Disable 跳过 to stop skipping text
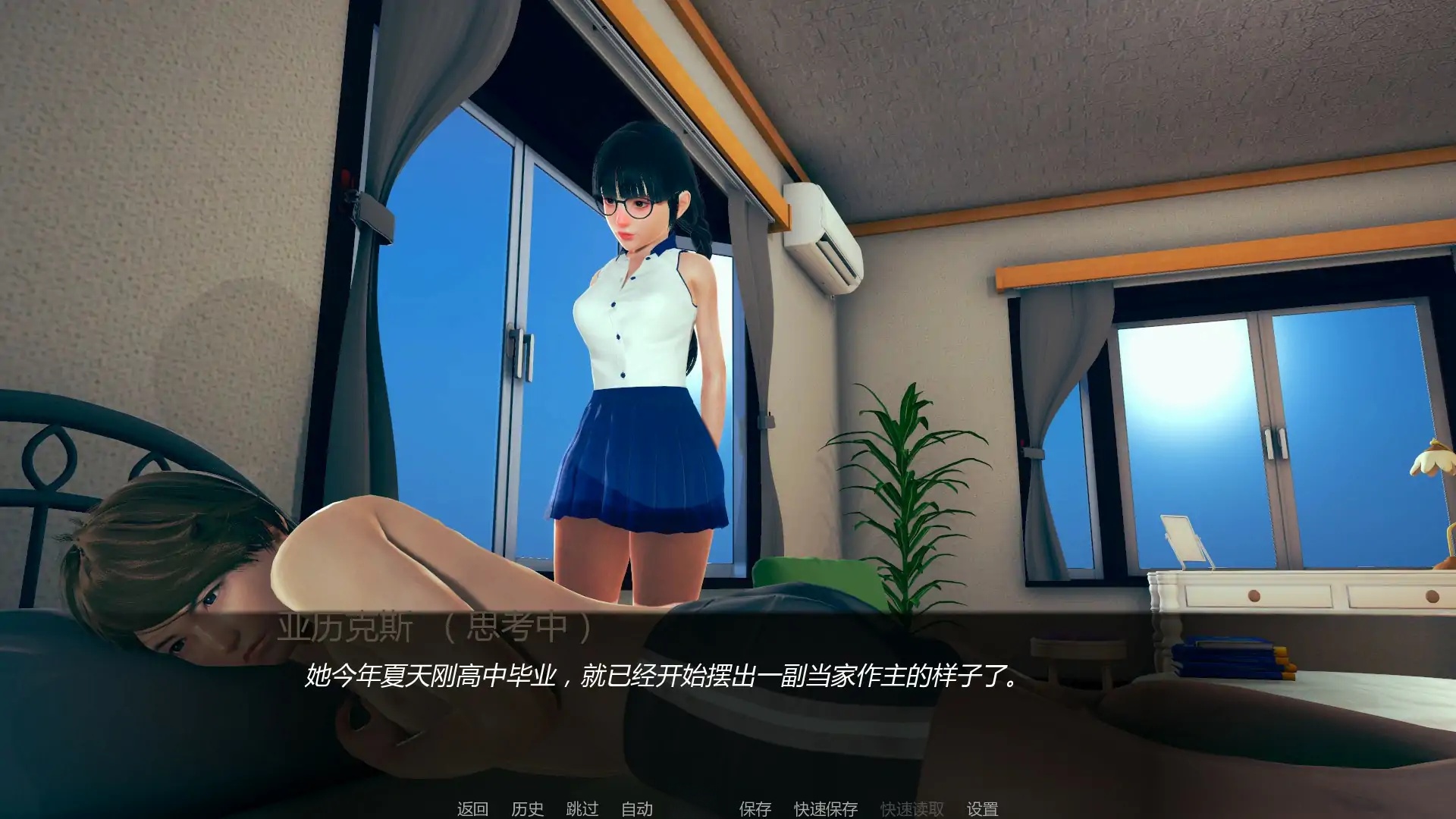The height and width of the screenshot is (819, 1456). pyautogui.click(x=580, y=809)
